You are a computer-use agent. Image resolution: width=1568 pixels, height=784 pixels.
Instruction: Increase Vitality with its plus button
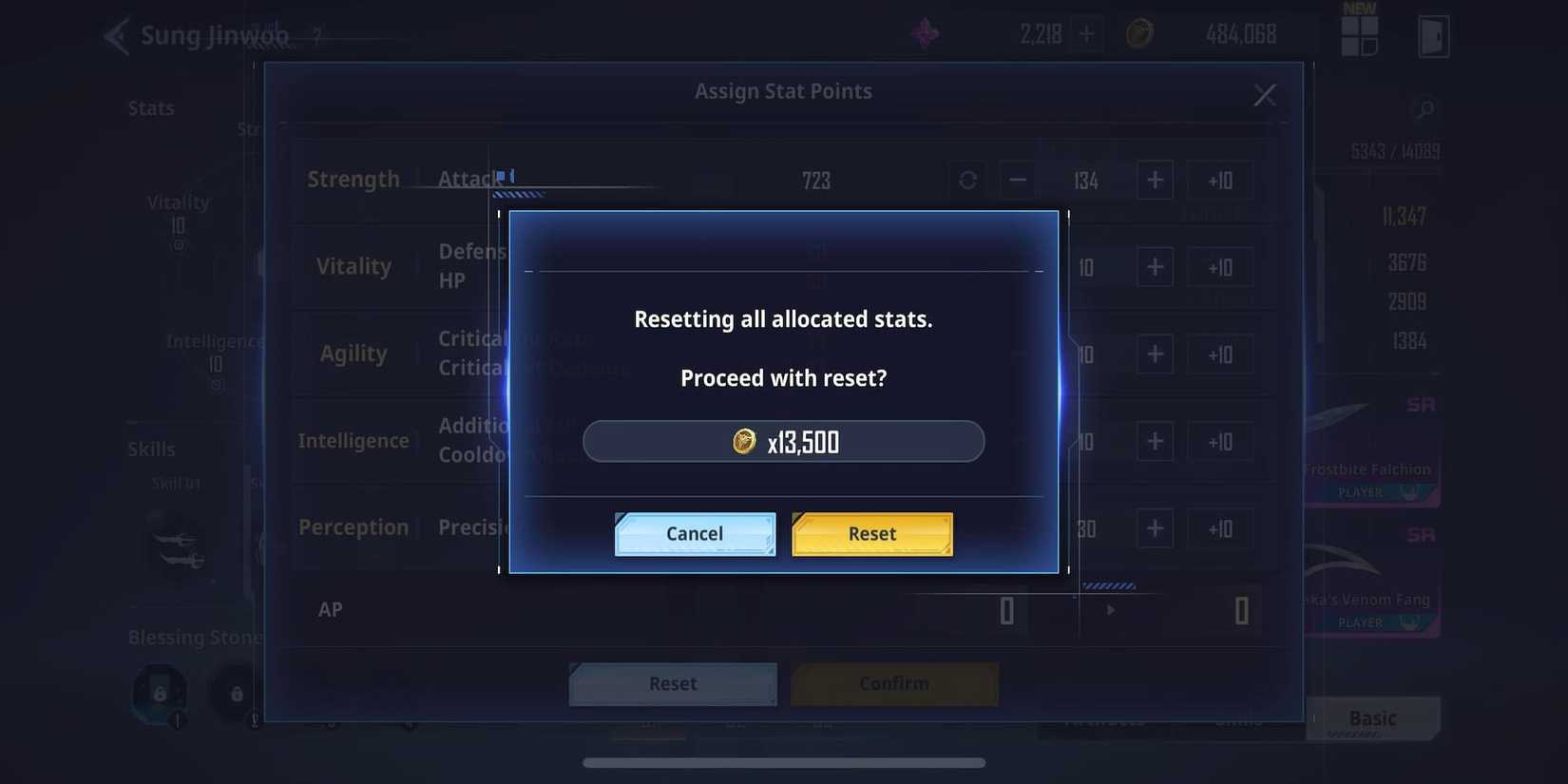tap(1155, 267)
